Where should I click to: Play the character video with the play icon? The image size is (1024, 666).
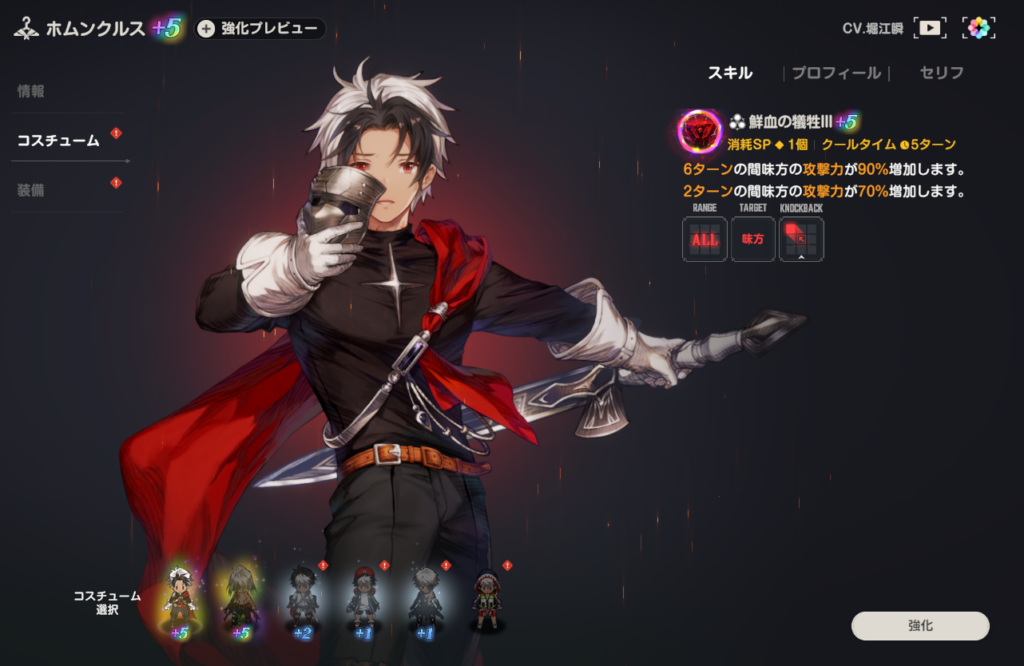pyautogui.click(x=930, y=28)
